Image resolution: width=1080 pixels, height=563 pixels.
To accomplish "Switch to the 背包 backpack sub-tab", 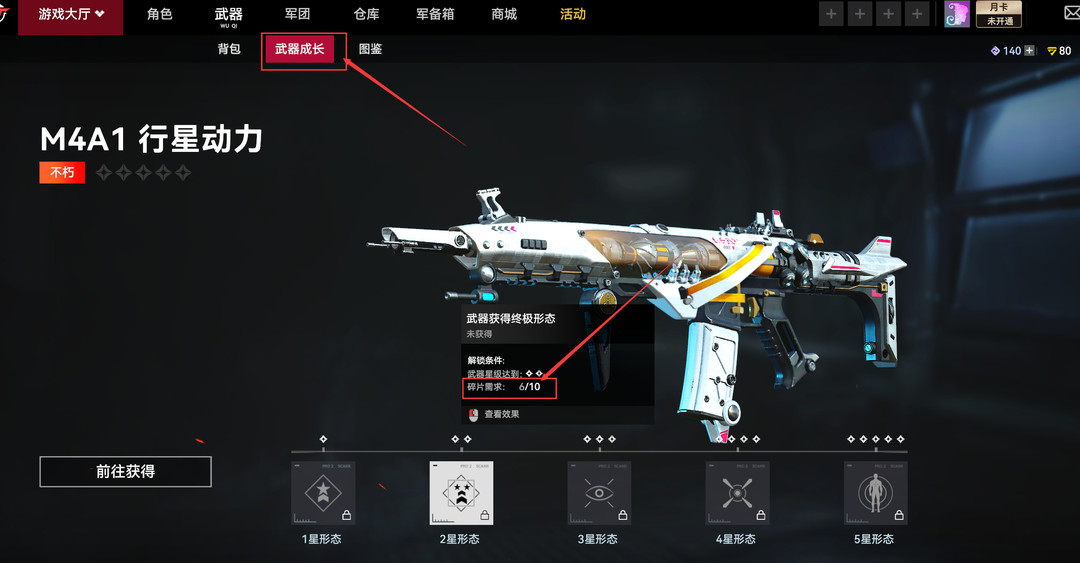I will (229, 49).
